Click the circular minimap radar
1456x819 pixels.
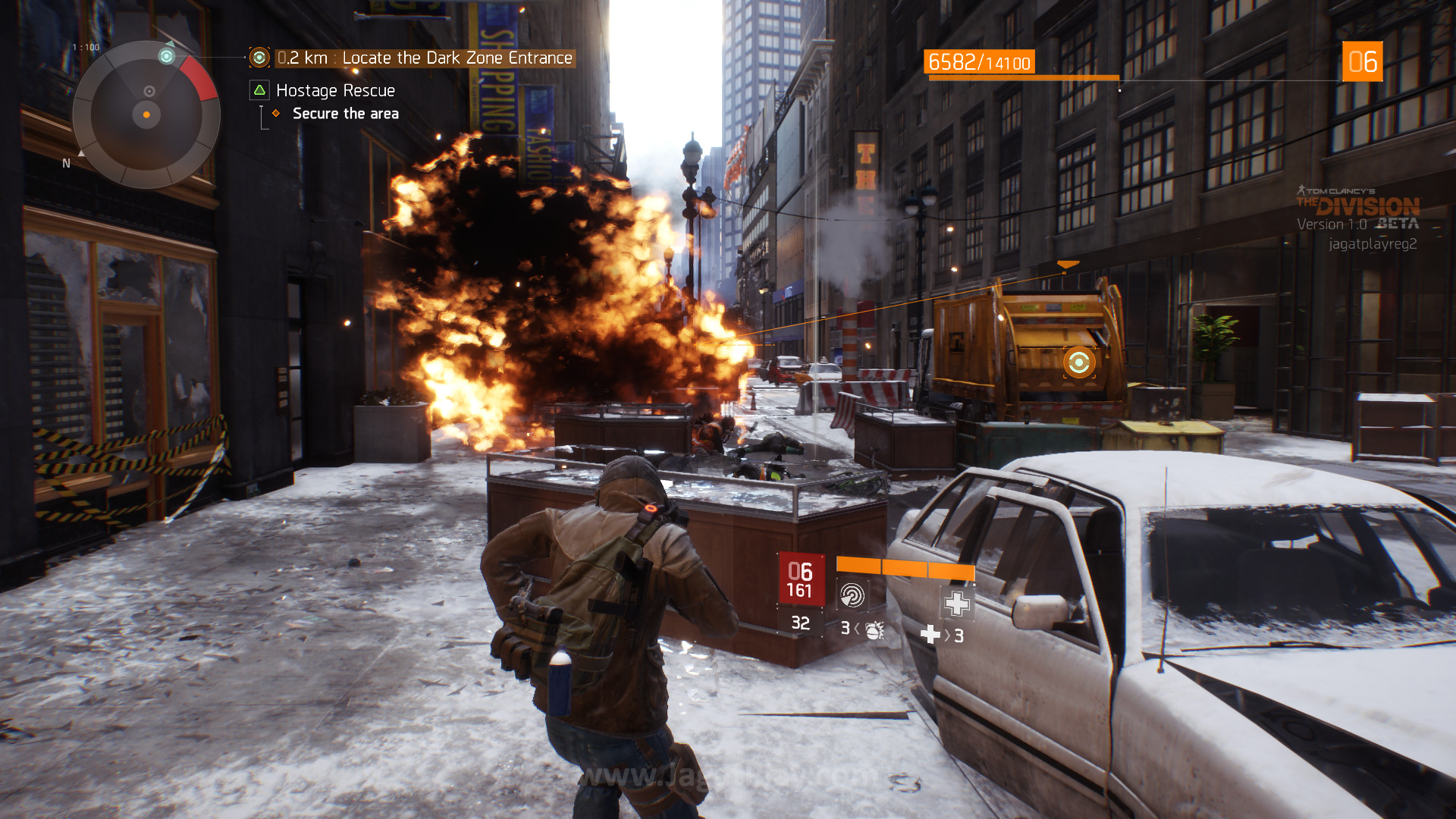point(146,115)
